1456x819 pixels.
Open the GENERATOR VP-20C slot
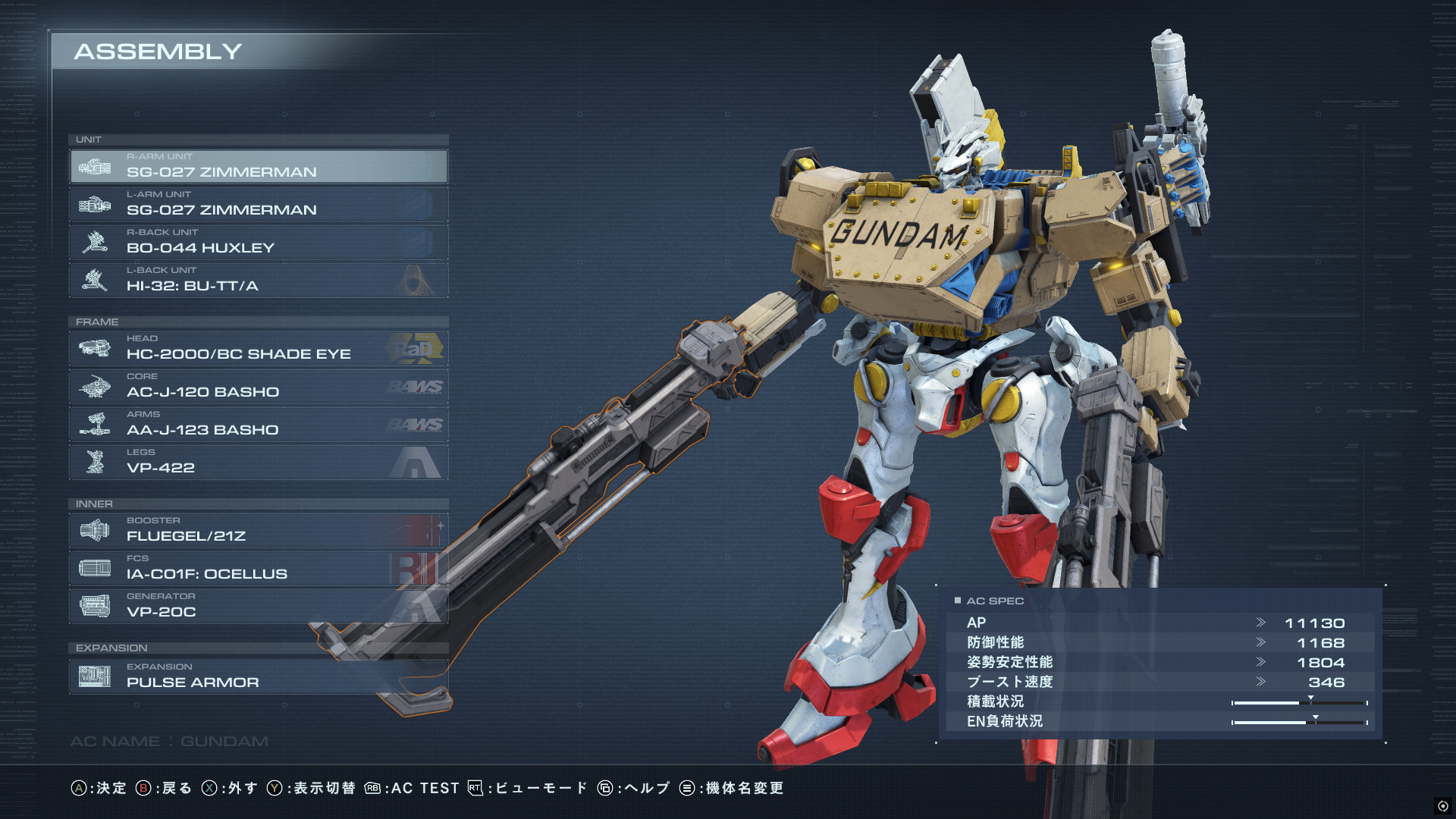(258, 606)
